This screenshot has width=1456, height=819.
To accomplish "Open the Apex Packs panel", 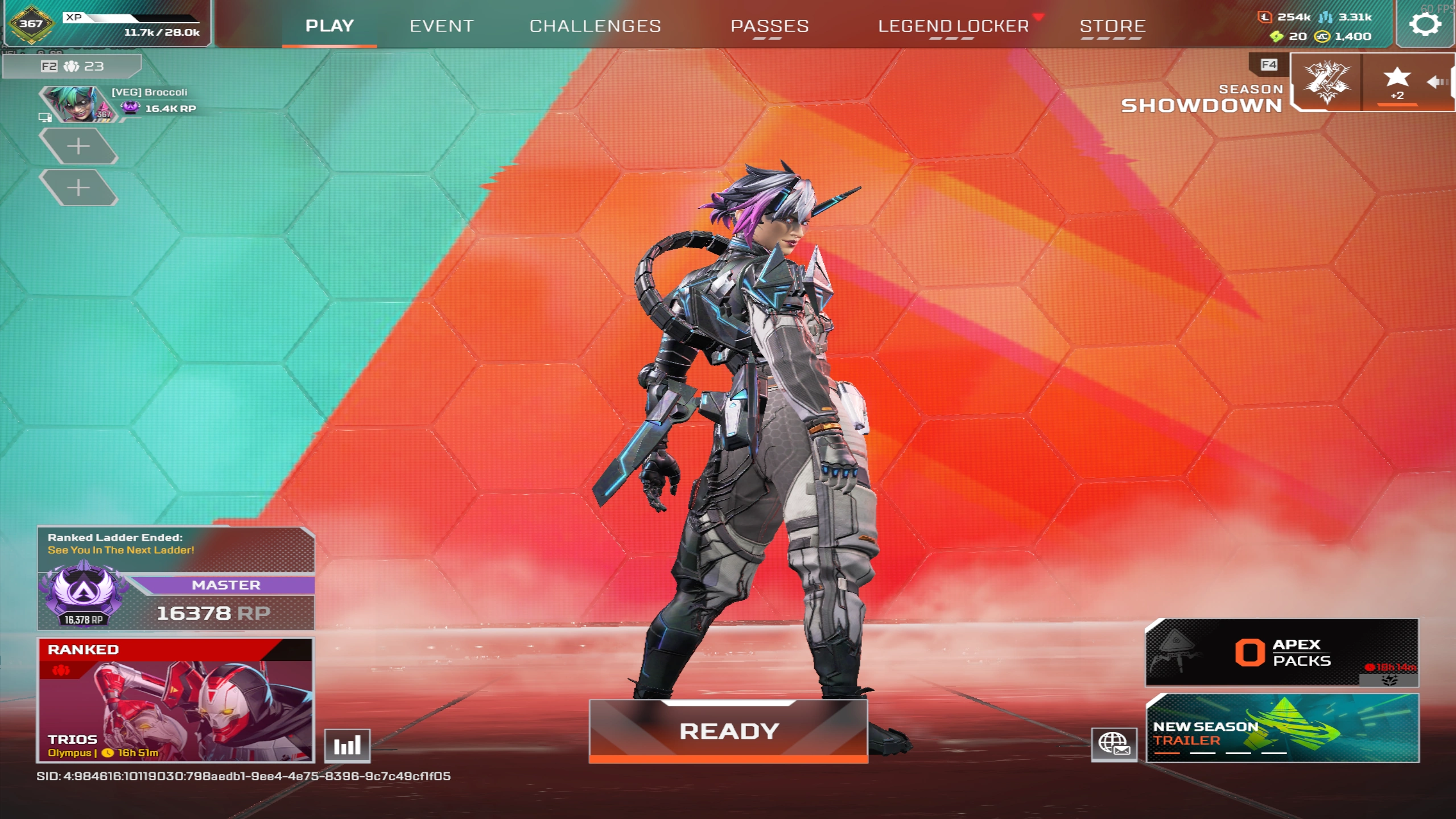I will click(1281, 652).
